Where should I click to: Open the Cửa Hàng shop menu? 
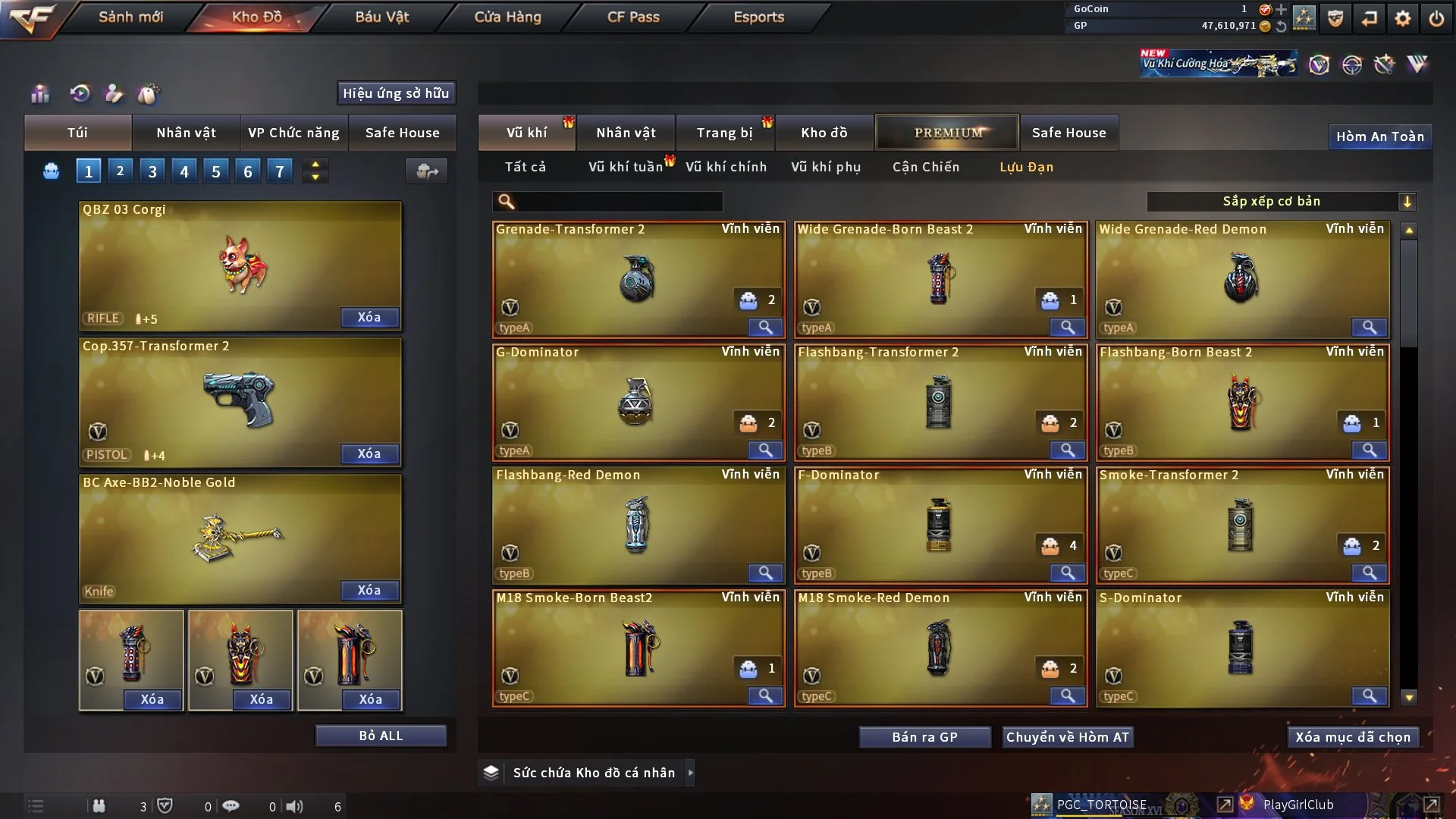coord(507,17)
